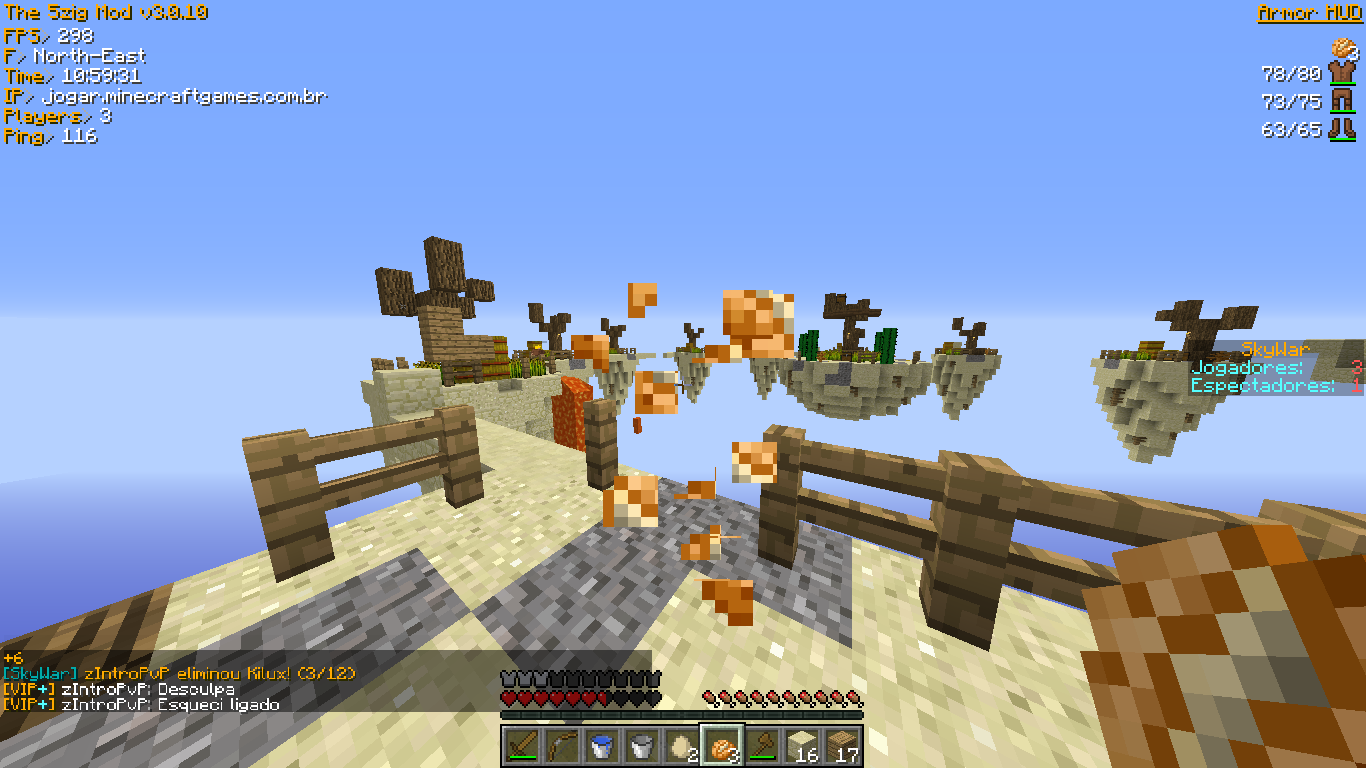Select the sandstone block stack of 16
Image resolution: width=1366 pixels, height=768 pixels.
(x=802, y=746)
